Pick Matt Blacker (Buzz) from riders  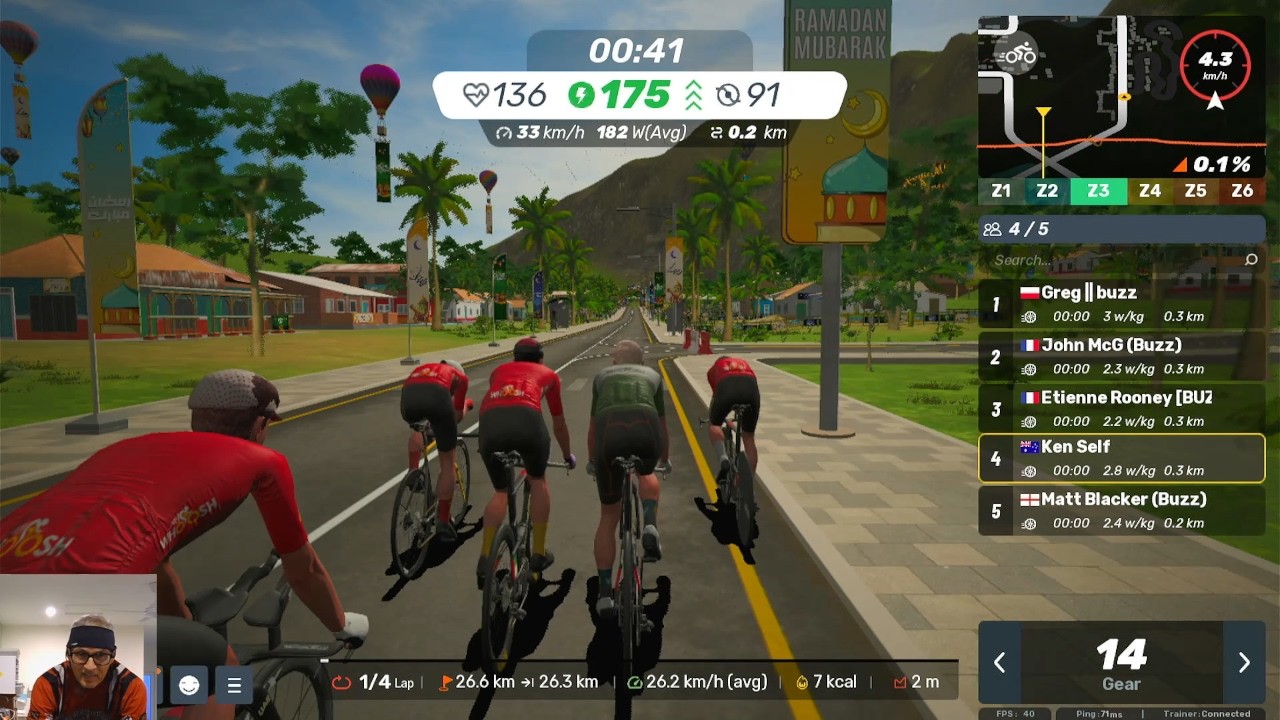tap(1121, 511)
